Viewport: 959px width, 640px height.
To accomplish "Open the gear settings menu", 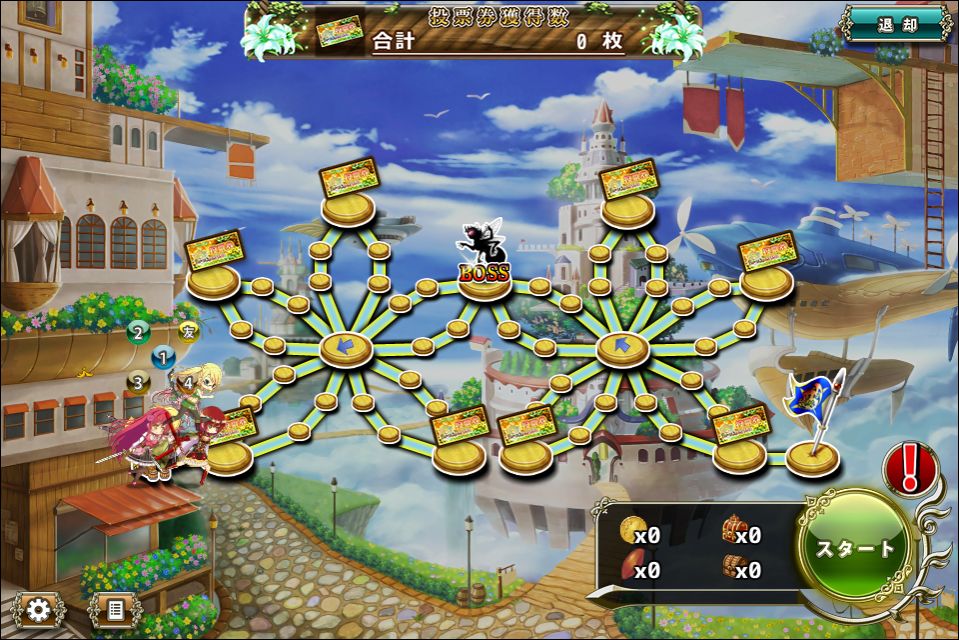I will point(39,608).
